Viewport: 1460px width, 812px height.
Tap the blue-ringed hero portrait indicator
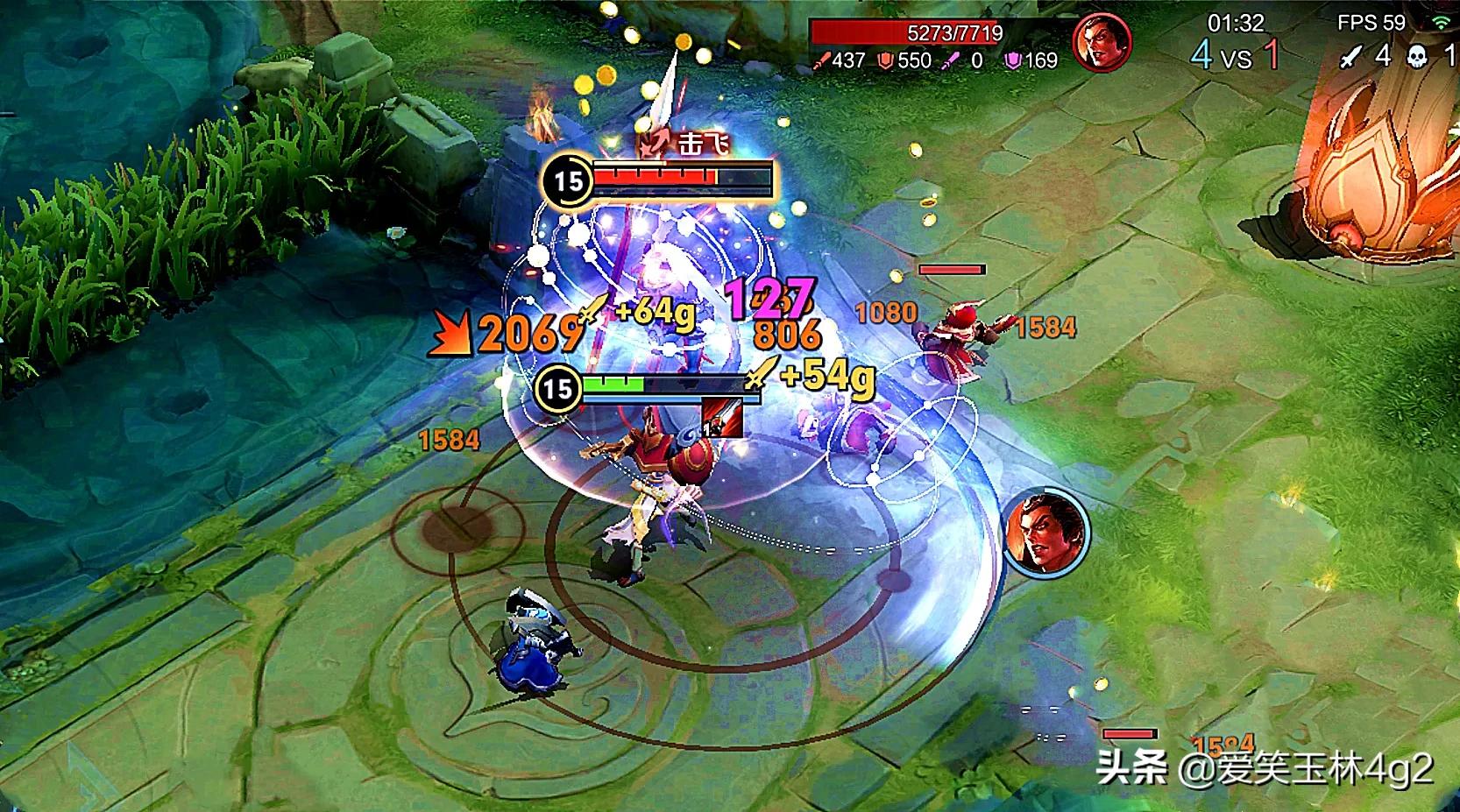pyautogui.click(x=1045, y=533)
